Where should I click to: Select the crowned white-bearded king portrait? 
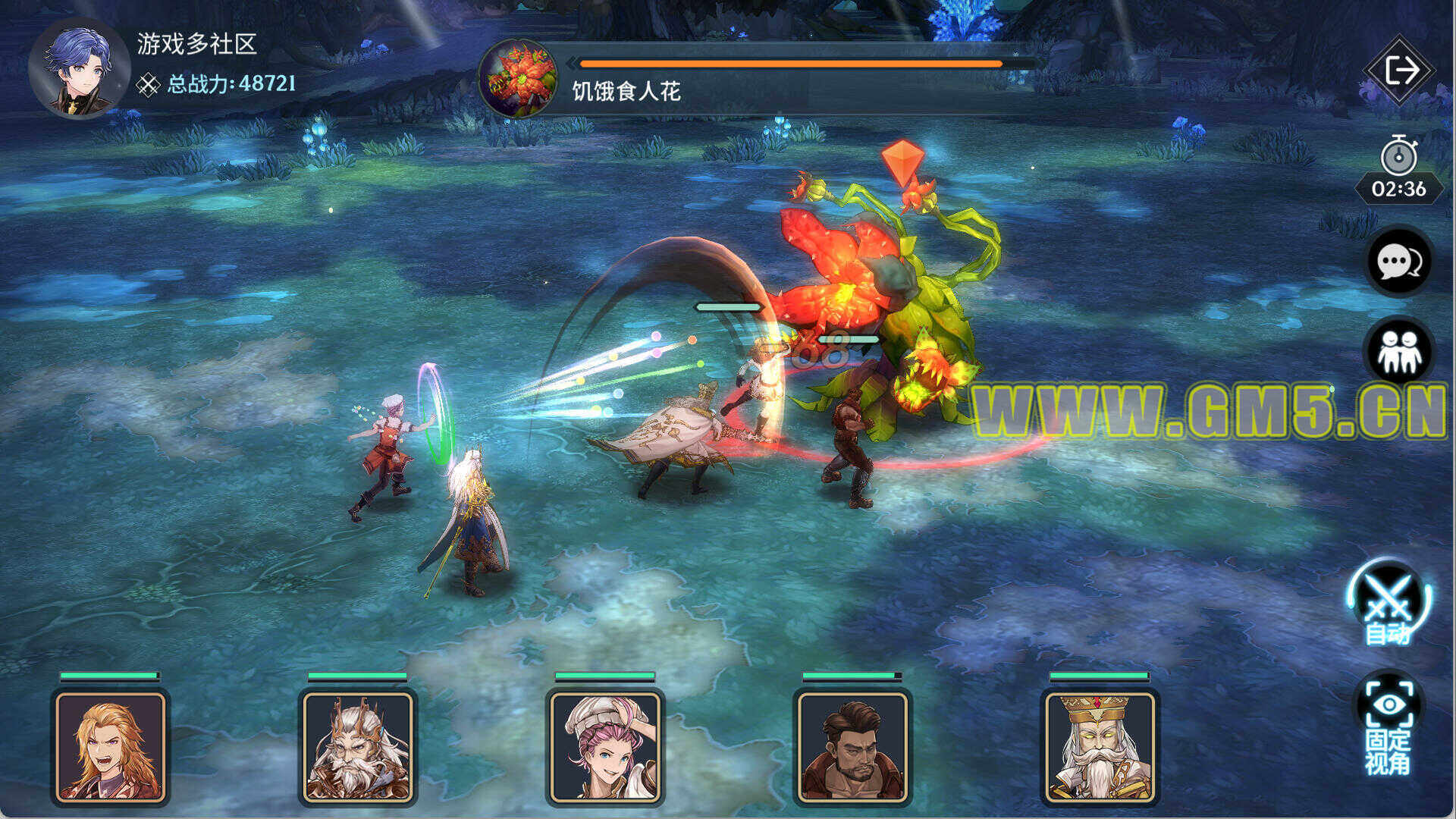[x=1100, y=747]
